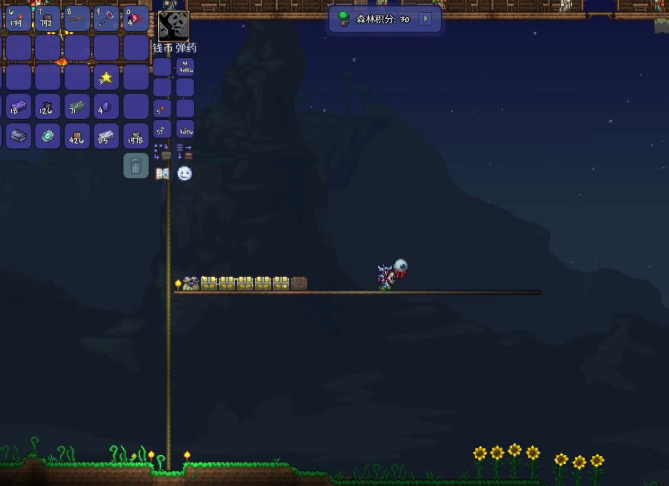Select the stack of 1978 blocks
Image resolution: width=669 pixels, height=486 pixels.
click(136, 136)
